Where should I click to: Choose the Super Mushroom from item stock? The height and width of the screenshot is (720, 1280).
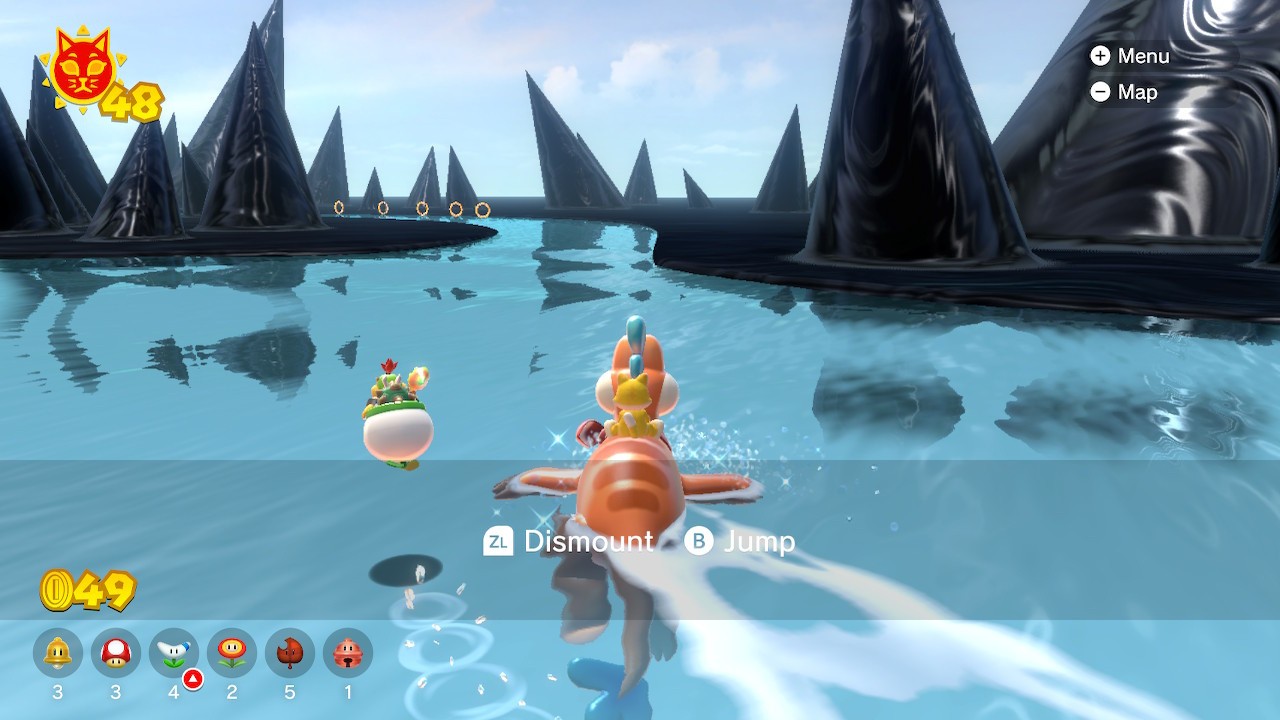(x=116, y=653)
